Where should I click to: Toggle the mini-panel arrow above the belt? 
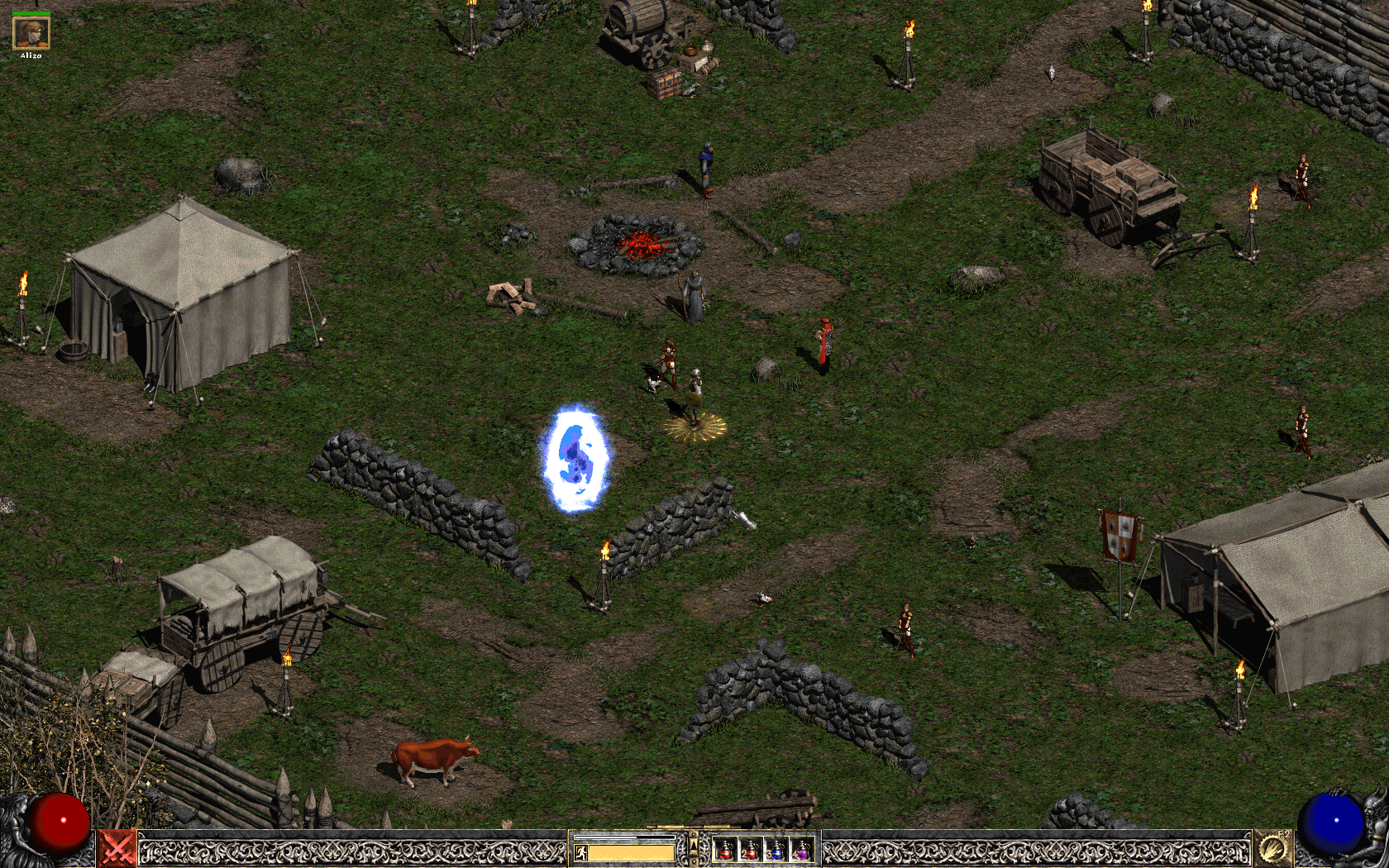click(x=694, y=845)
